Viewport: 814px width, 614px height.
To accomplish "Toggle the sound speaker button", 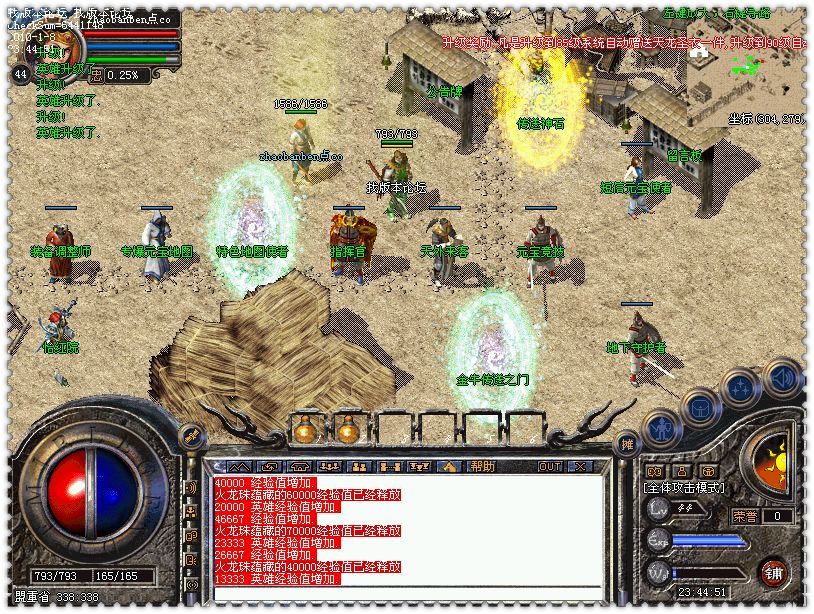I will [782, 378].
